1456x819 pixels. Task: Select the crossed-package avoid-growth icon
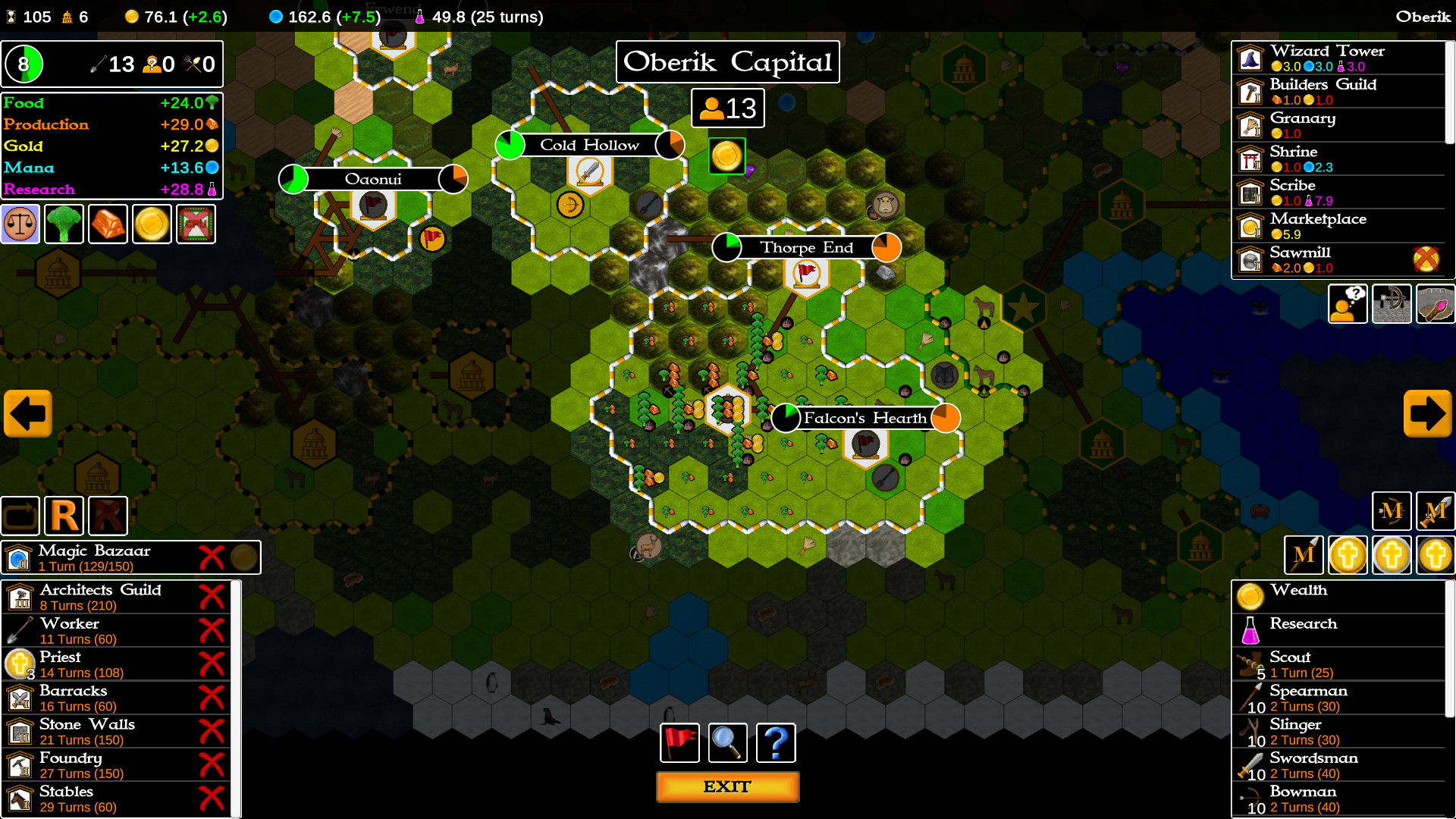point(196,223)
